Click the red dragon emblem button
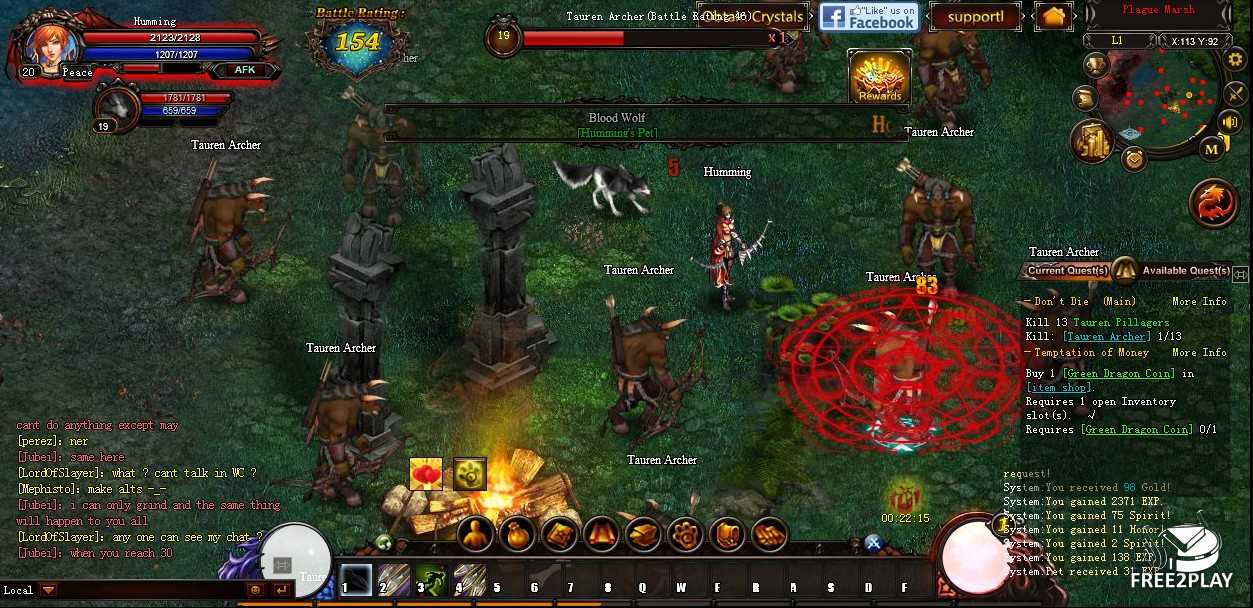This screenshot has width=1253, height=608. click(x=1213, y=203)
